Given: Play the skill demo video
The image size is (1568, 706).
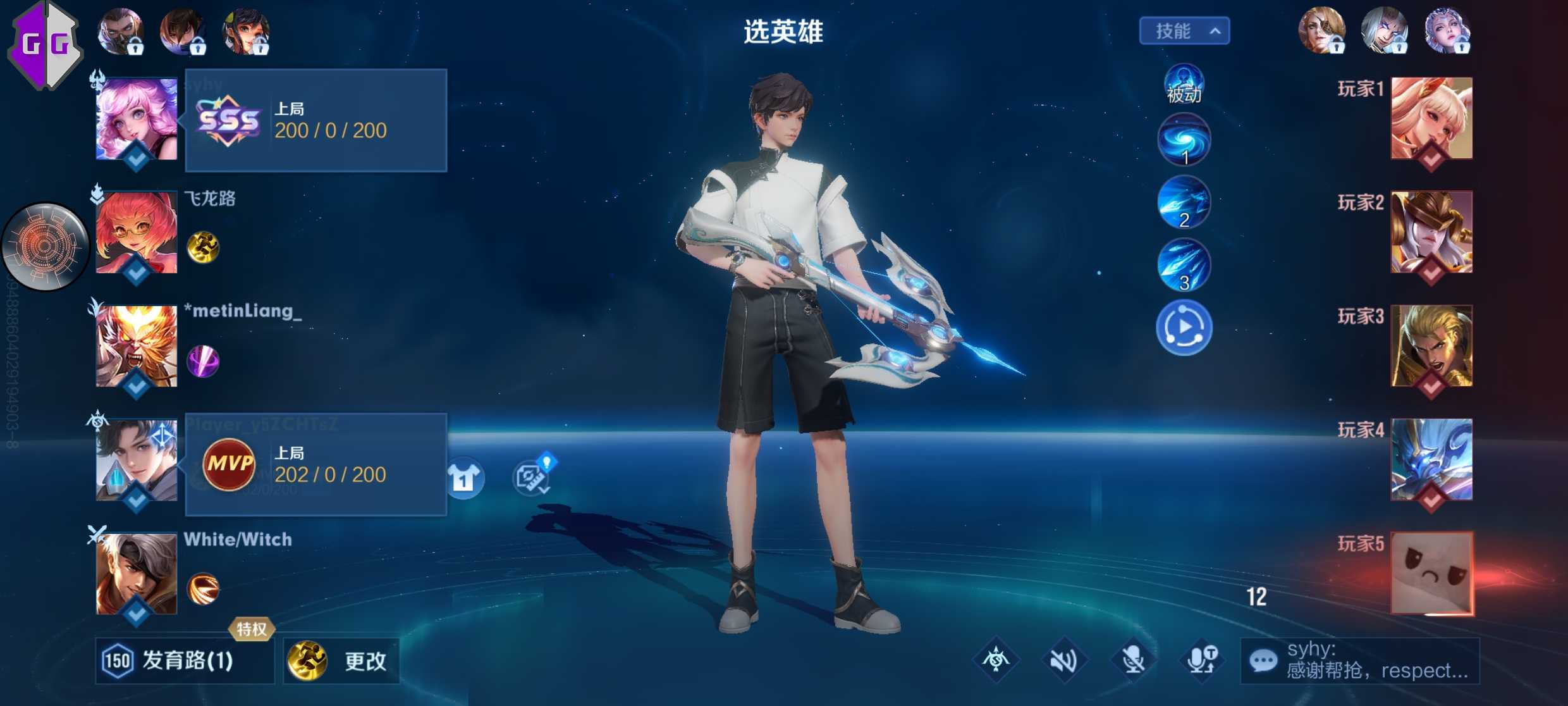Looking at the screenshot, I should pyautogui.click(x=1184, y=327).
